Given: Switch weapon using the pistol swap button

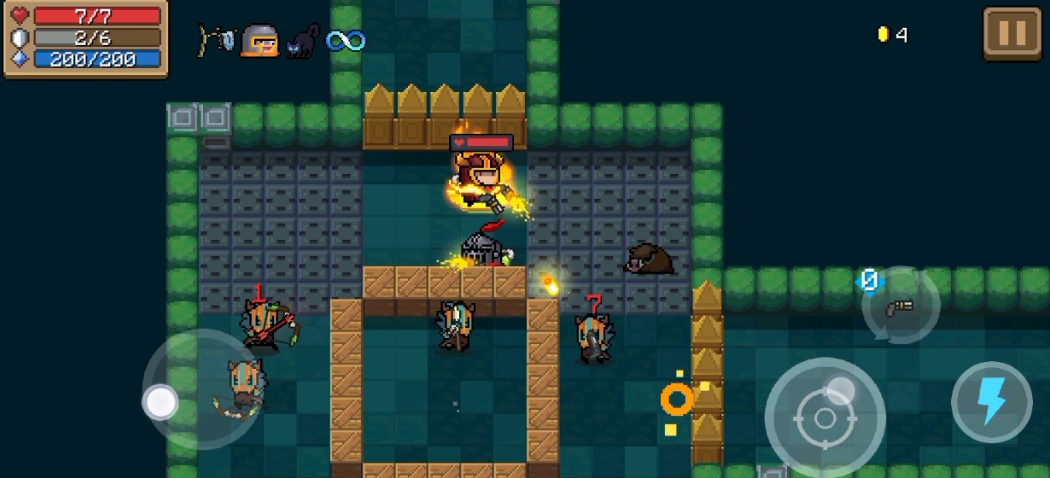Looking at the screenshot, I should (x=901, y=306).
